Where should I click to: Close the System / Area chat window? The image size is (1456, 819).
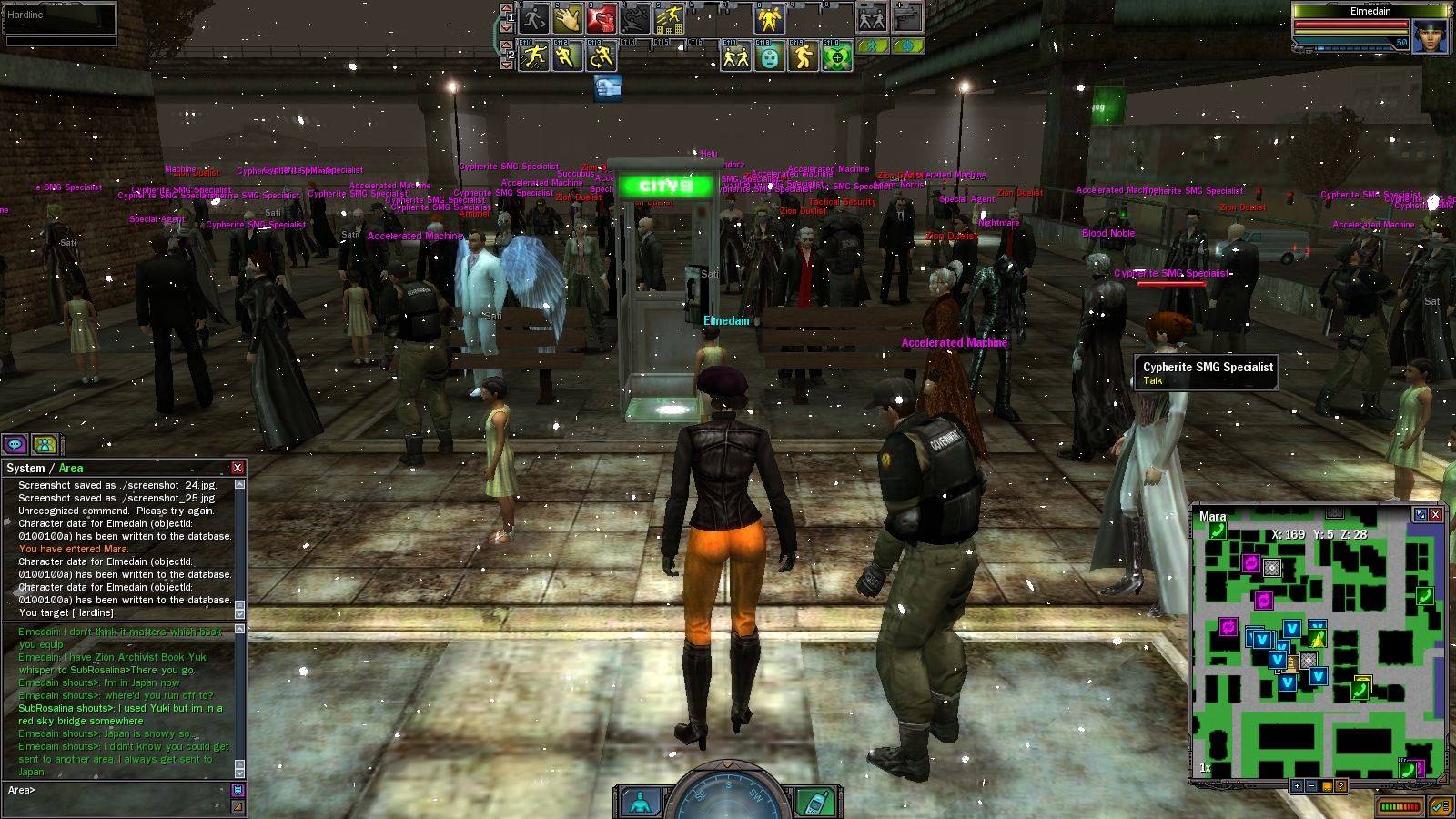click(238, 468)
